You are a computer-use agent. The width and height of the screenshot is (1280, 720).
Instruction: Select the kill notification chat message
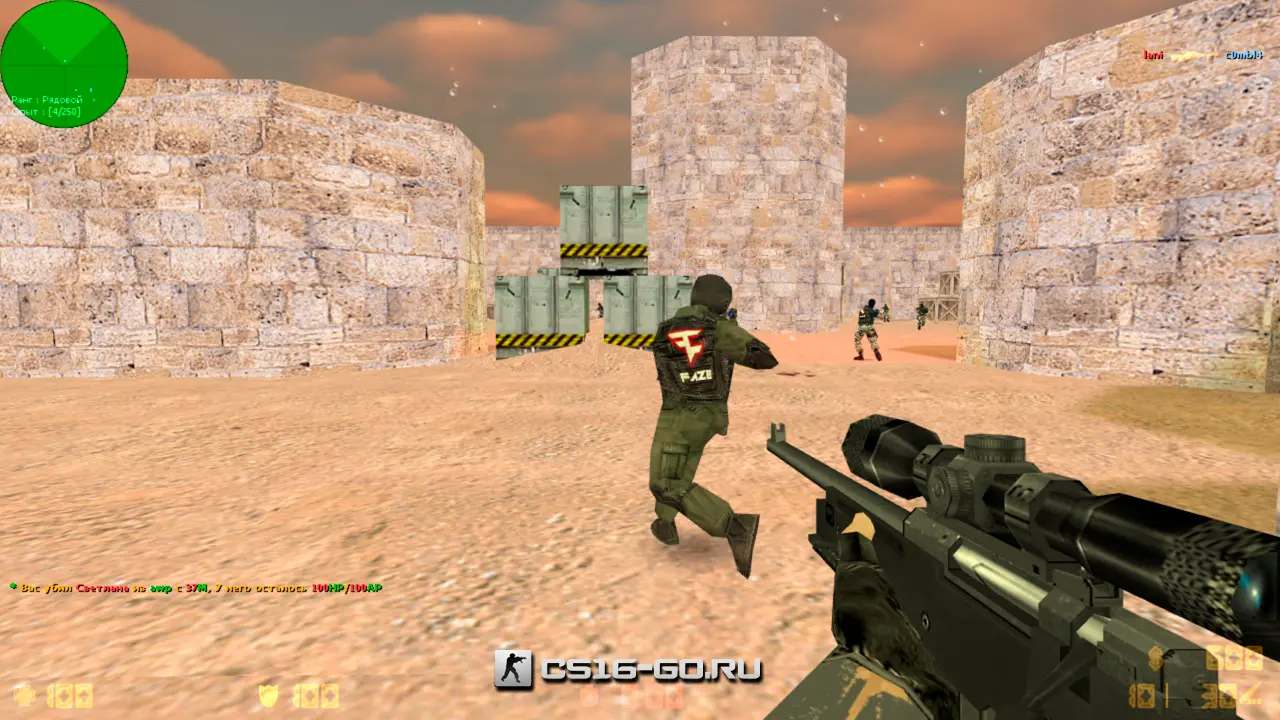pyautogui.click(x=196, y=588)
